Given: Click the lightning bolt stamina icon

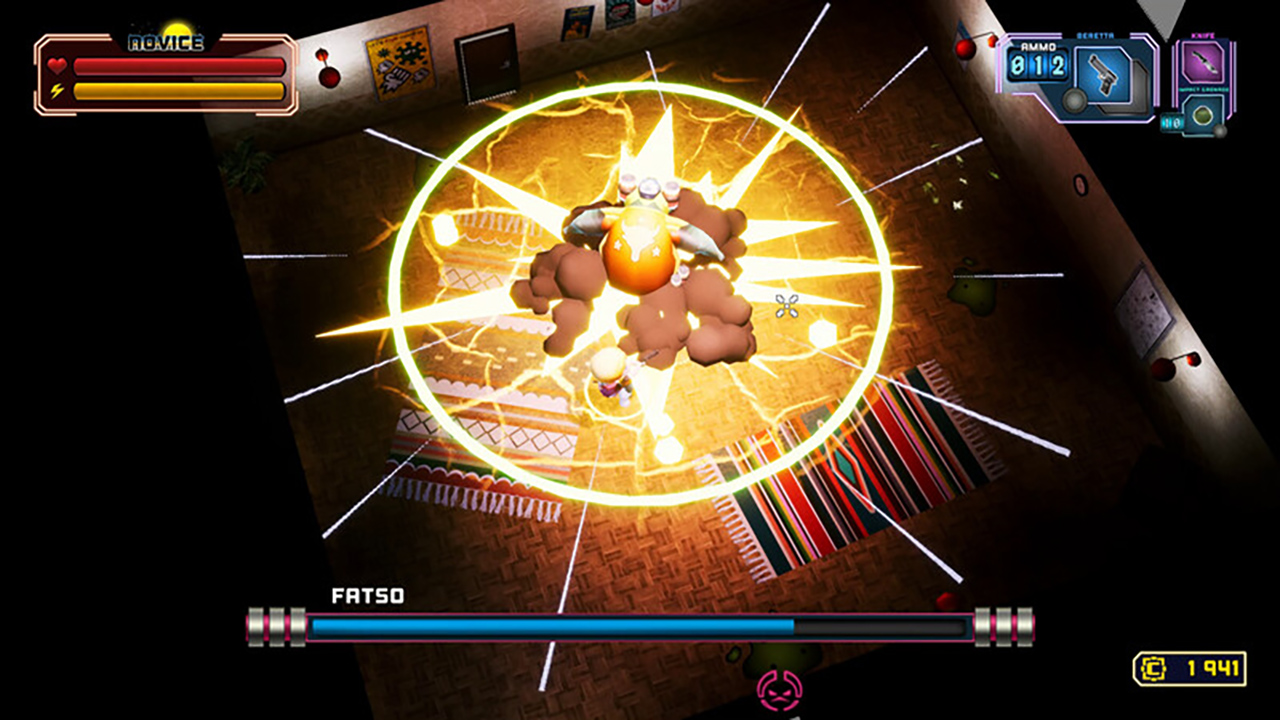Looking at the screenshot, I should pos(57,88).
